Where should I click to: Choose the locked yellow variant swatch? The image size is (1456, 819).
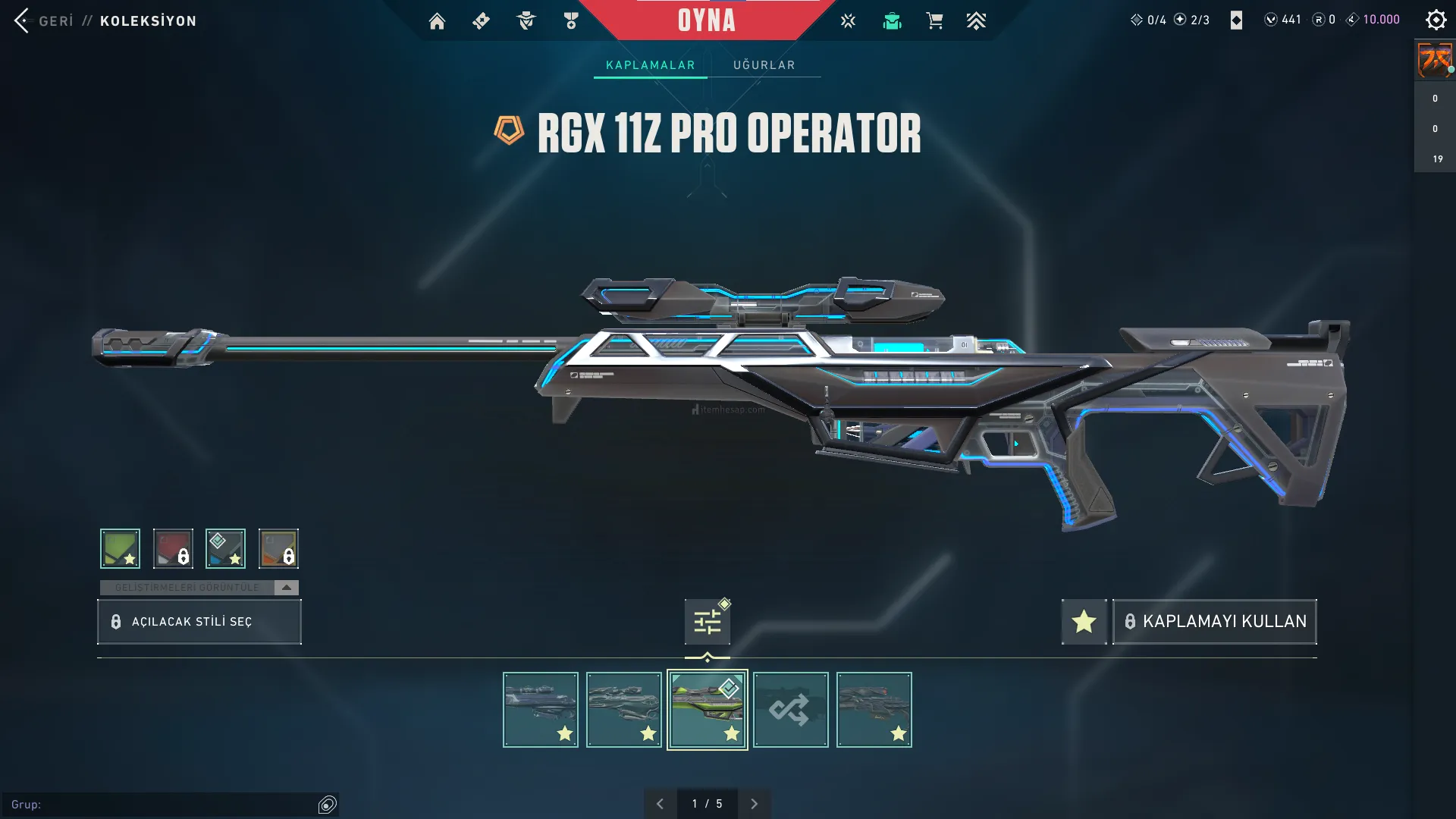(x=278, y=548)
